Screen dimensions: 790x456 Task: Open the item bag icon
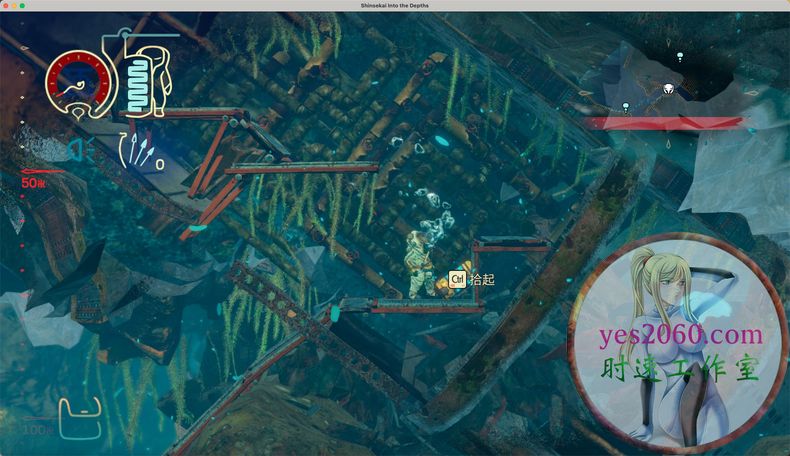79,416
